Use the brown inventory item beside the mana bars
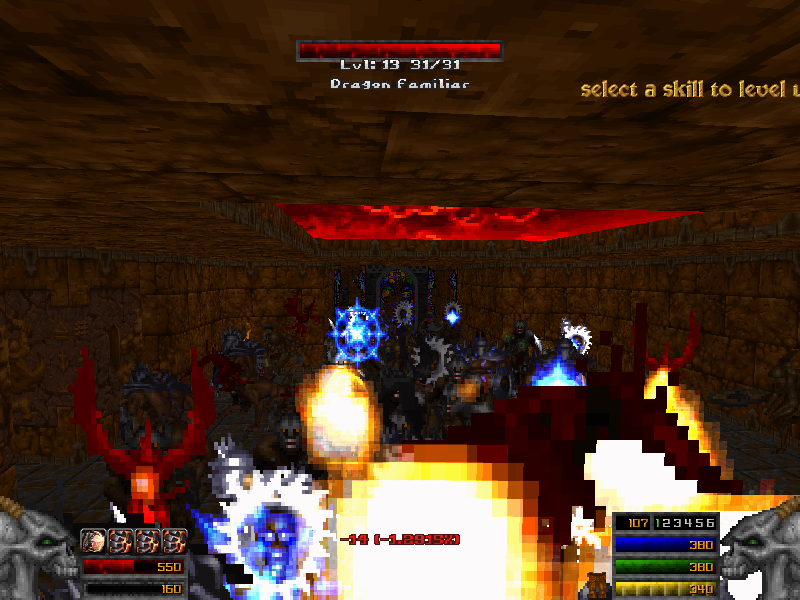800x600 pixels. (x=597, y=584)
